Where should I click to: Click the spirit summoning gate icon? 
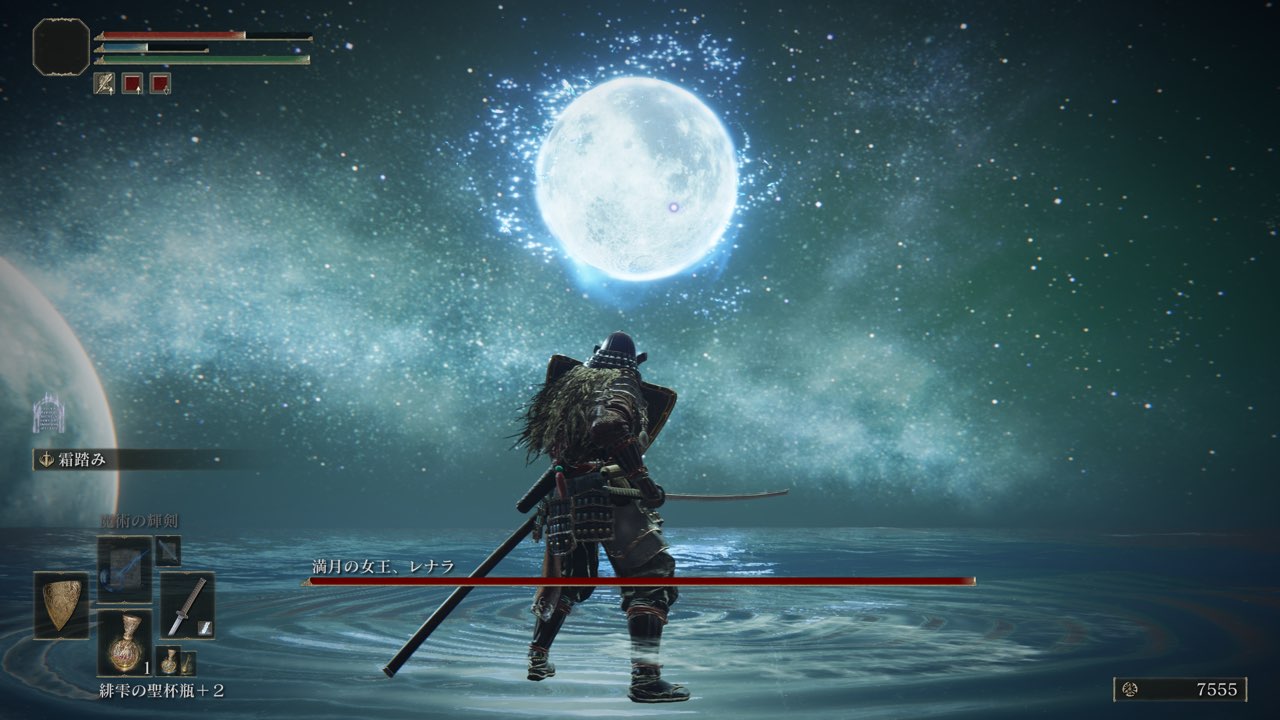coord(48,414)
